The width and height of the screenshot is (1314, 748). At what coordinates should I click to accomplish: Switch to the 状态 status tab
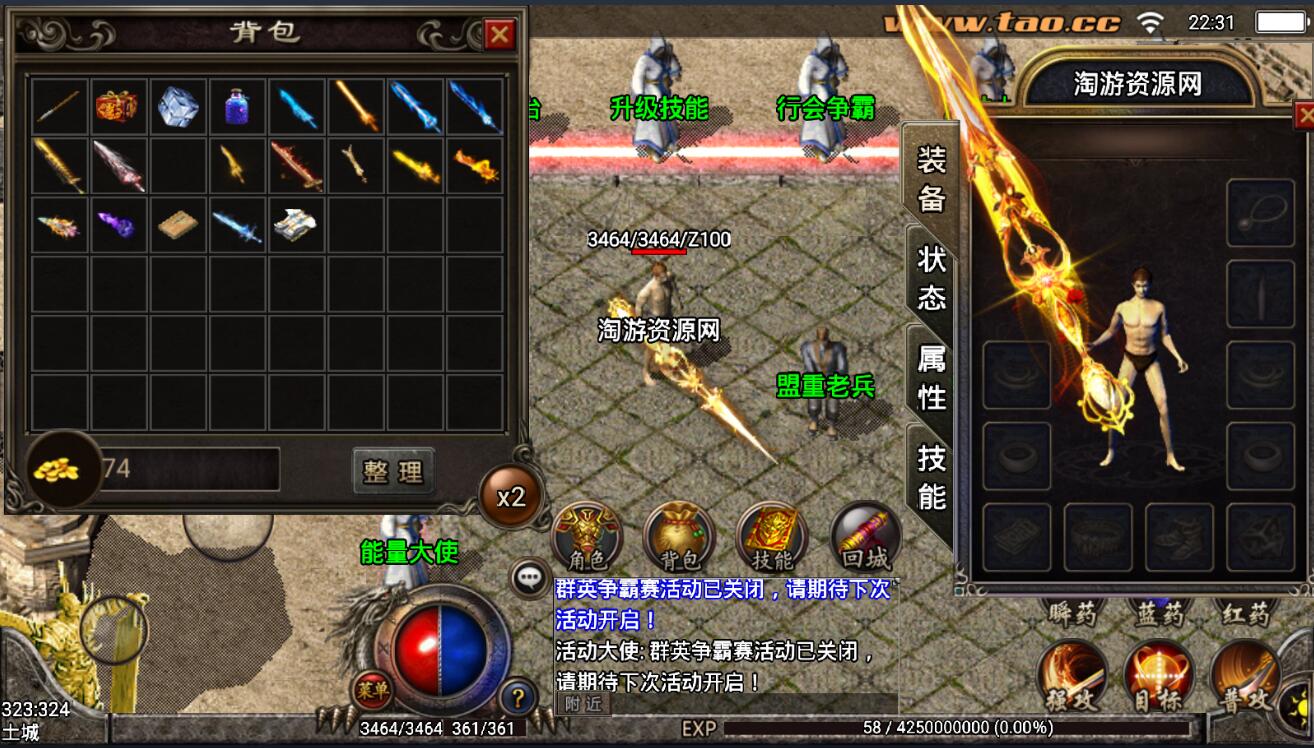931,279
